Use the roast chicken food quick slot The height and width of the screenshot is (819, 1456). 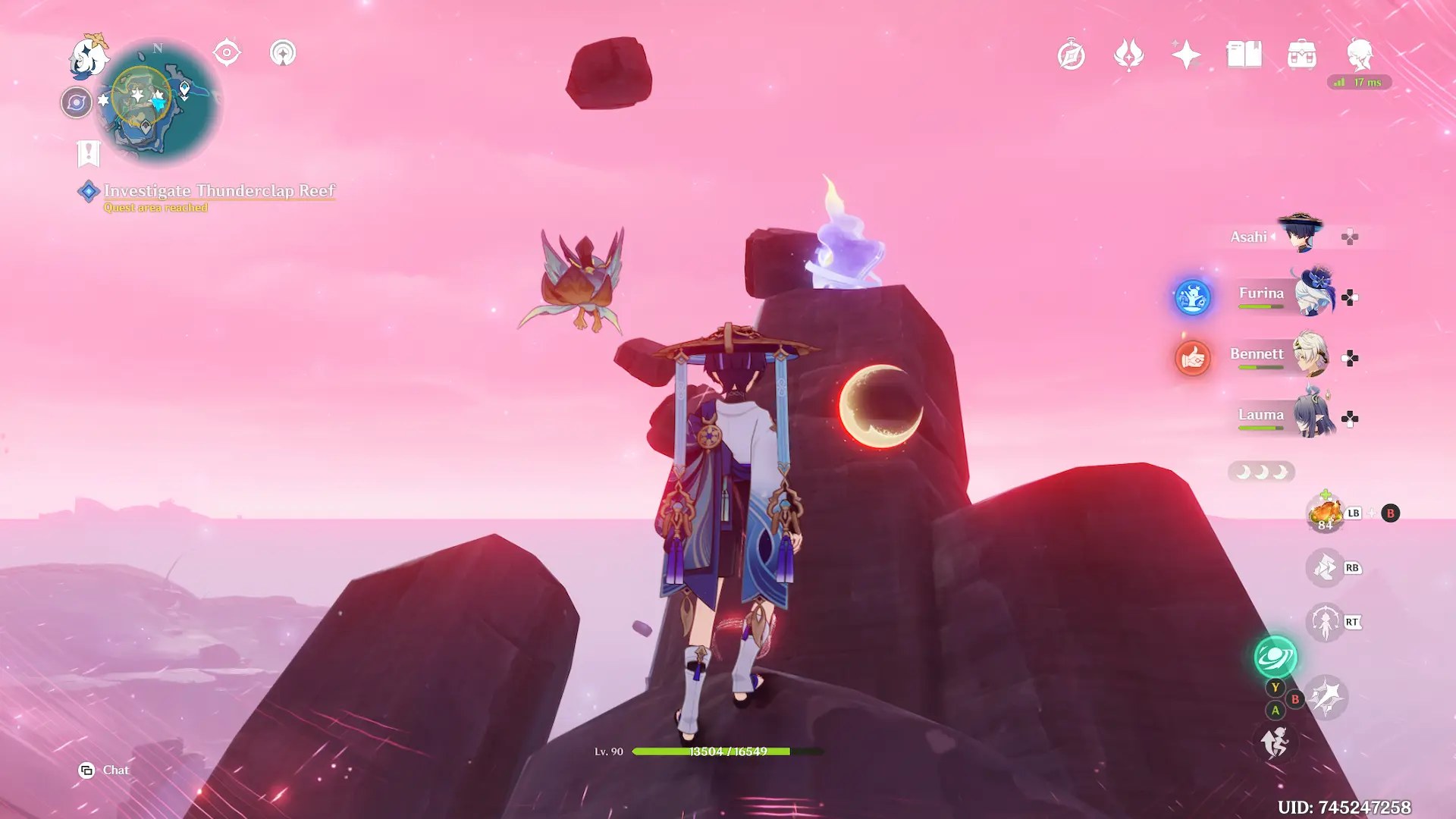pos(1325,513)
